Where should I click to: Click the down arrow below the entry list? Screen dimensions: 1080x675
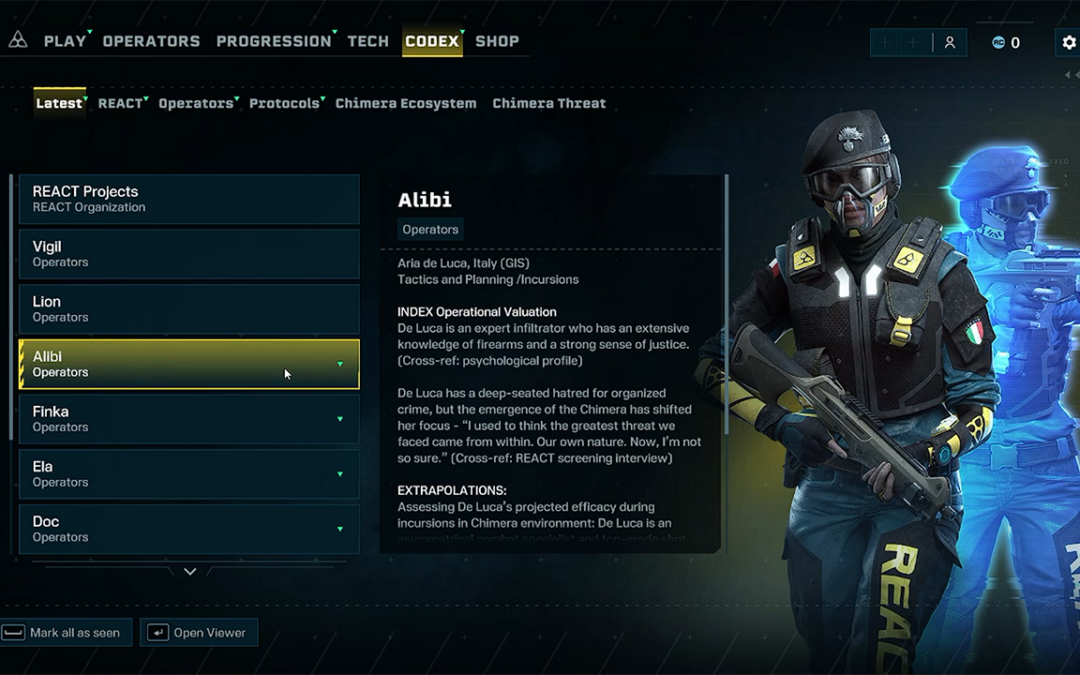(190, 572)
